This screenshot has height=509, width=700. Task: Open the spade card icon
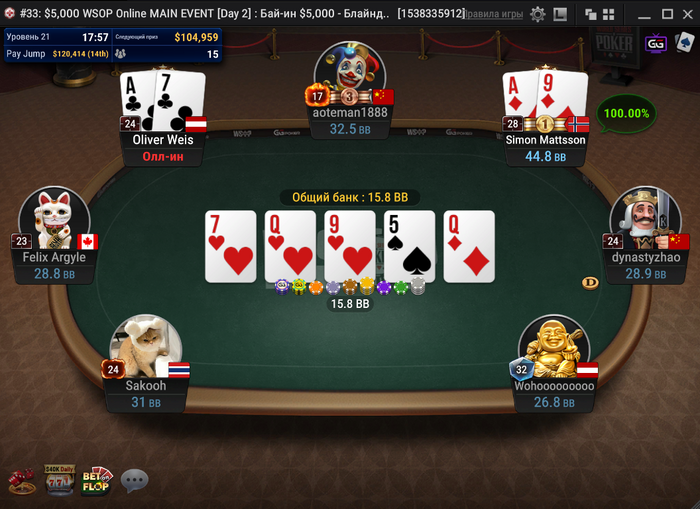coord(685,44)
